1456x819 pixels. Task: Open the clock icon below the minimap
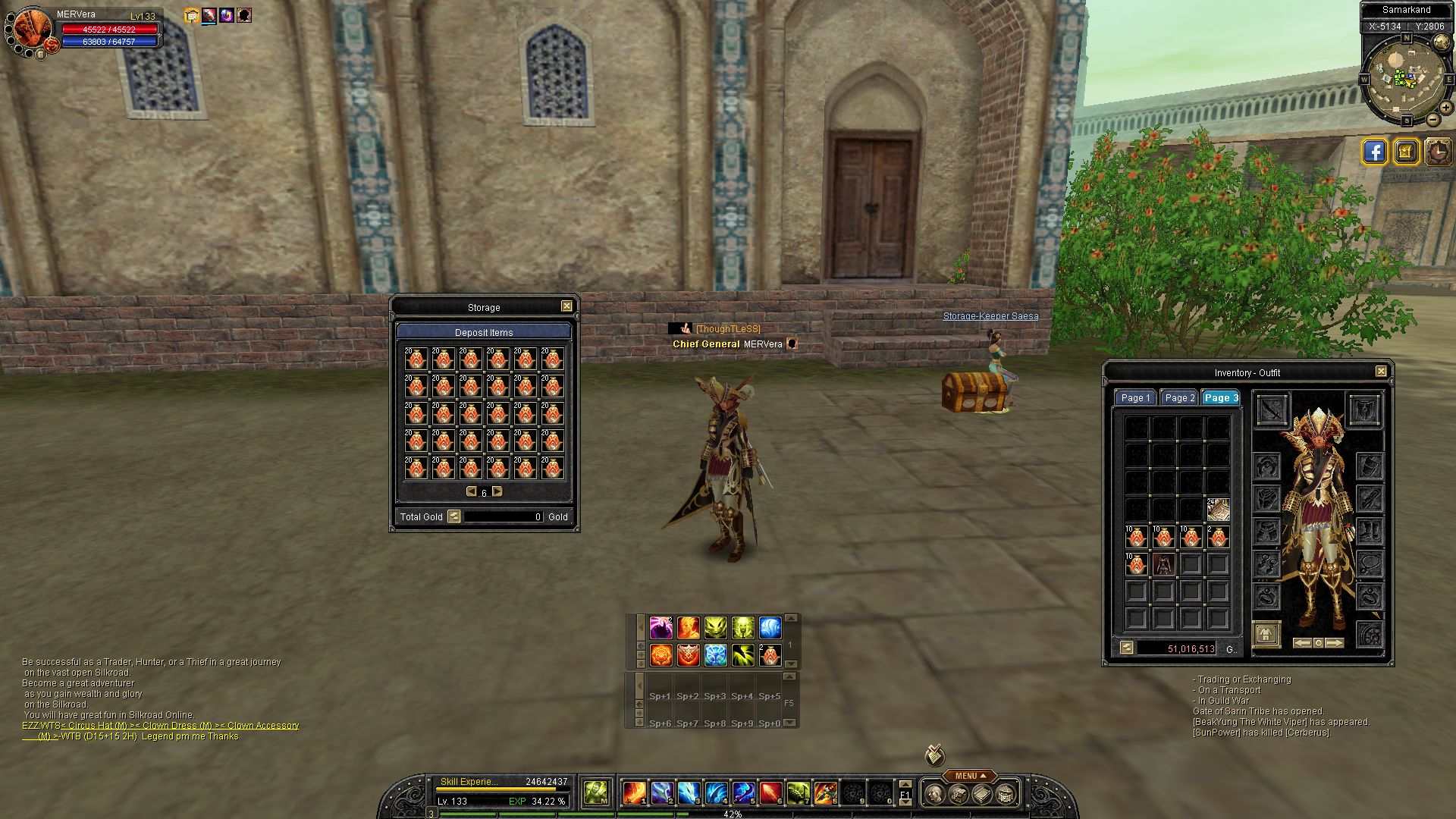1438,152
